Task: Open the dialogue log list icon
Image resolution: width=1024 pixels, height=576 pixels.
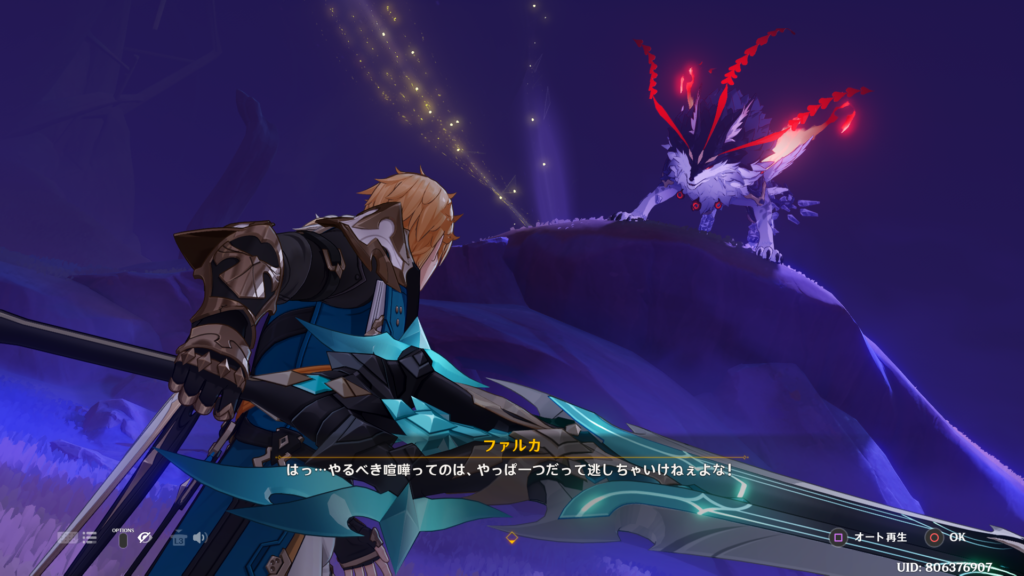Action: coord(89,538)
